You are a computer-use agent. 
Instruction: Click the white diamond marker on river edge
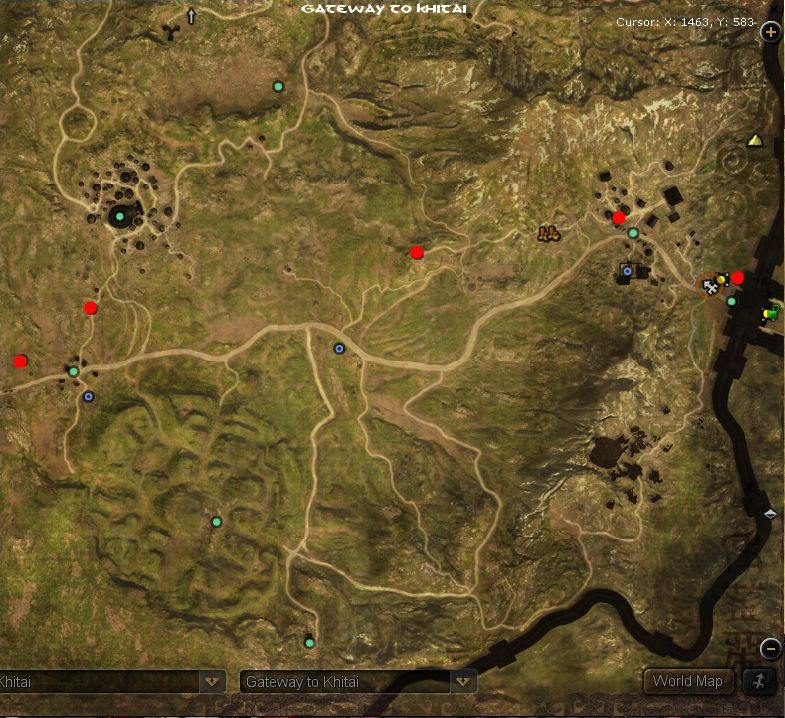click(770, 514)
